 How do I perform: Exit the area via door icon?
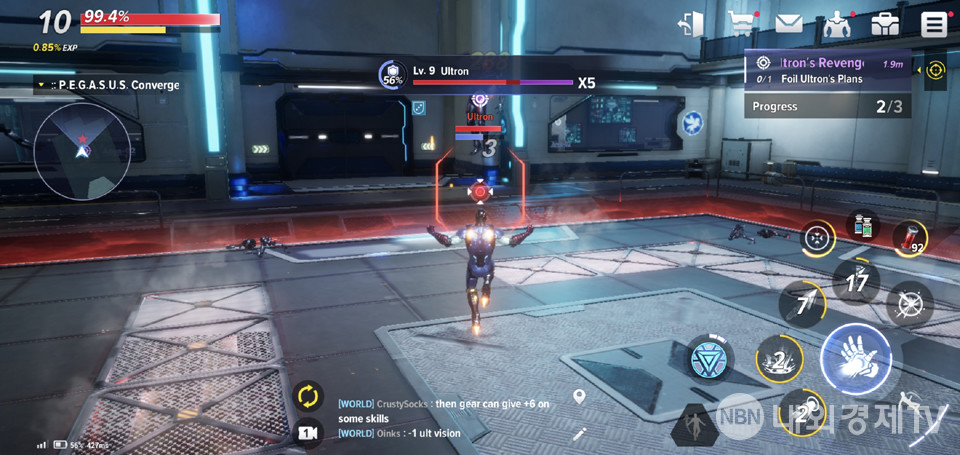[x=690, y=24]
